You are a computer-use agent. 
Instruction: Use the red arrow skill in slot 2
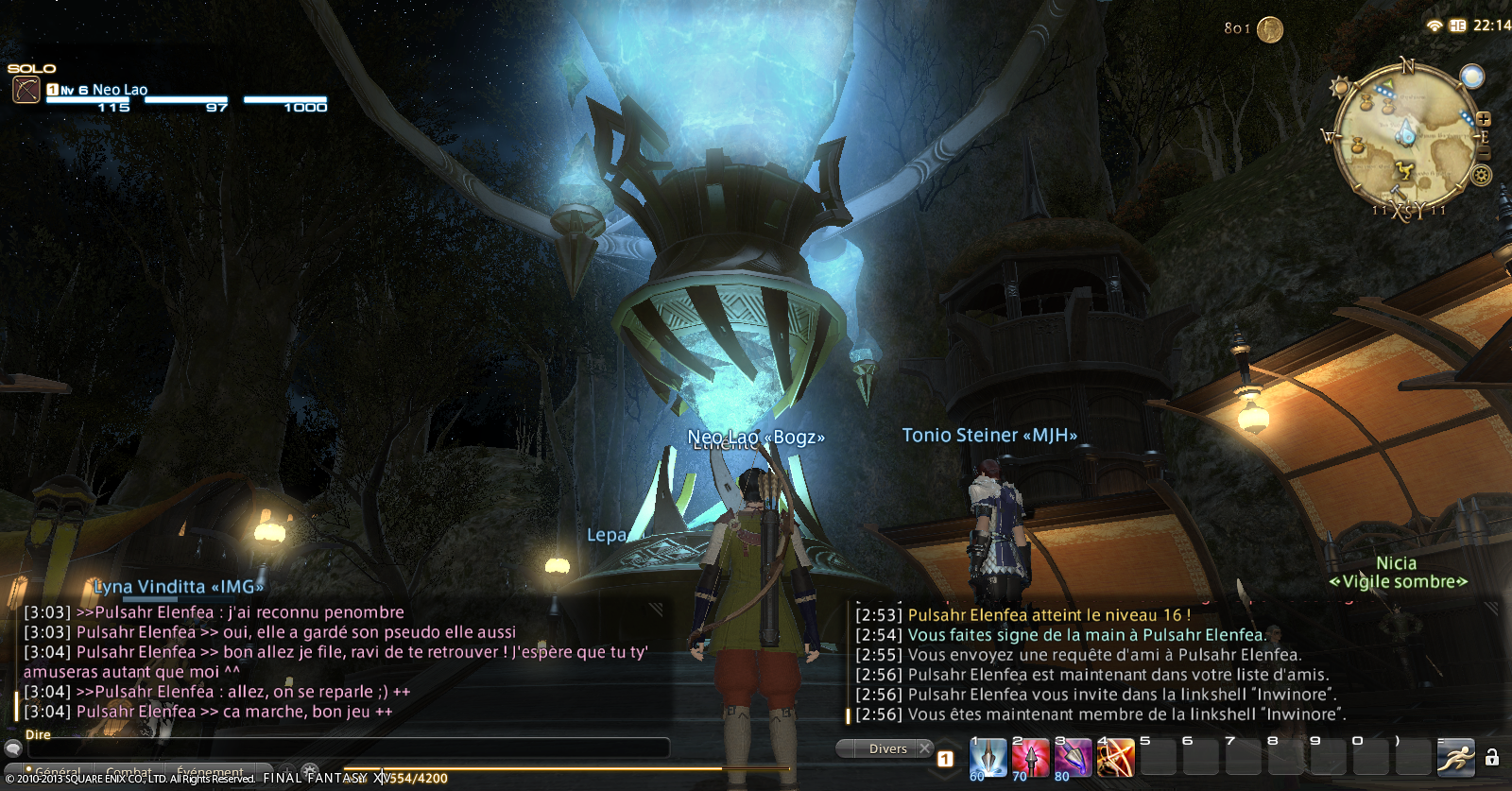1031,757
